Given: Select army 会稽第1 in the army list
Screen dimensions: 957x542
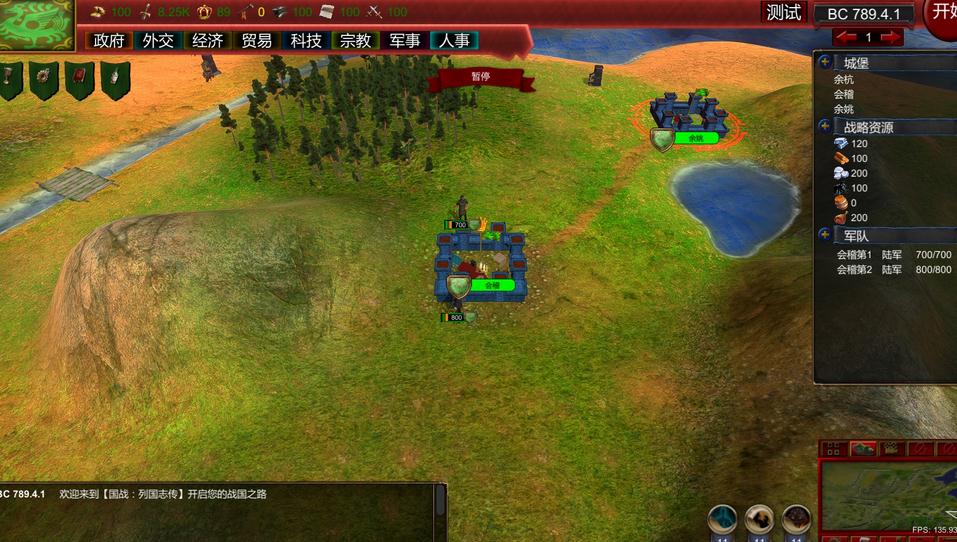Looking at the screenshot, I should pyautogui.click(x=854, y=255).
